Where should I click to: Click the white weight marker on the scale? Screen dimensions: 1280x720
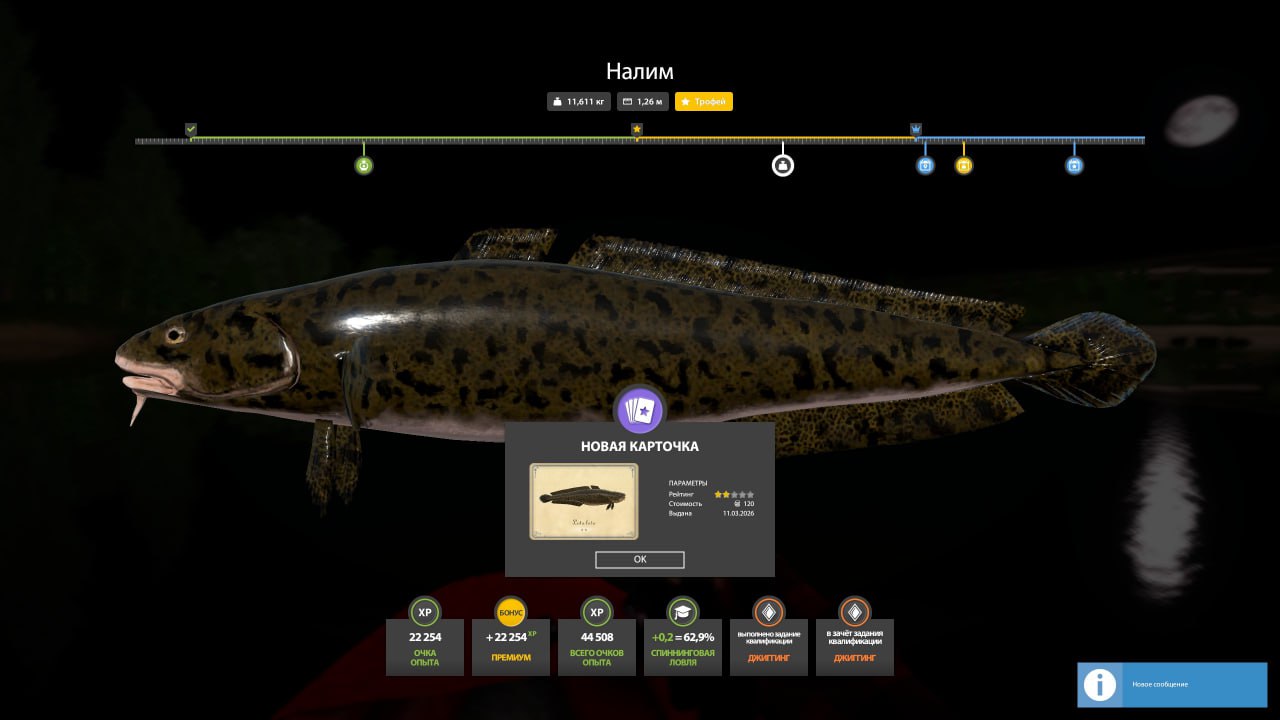(783, 165)
